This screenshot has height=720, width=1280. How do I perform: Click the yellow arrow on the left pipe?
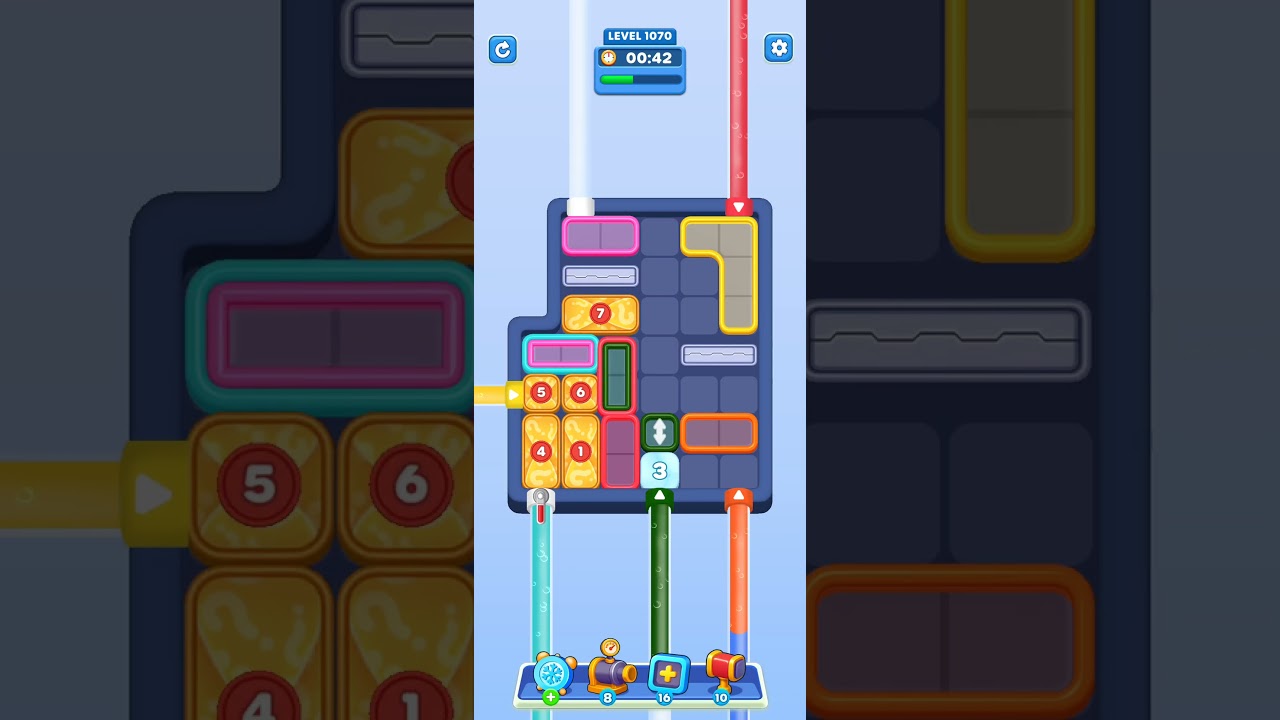(x=513, y=394)
